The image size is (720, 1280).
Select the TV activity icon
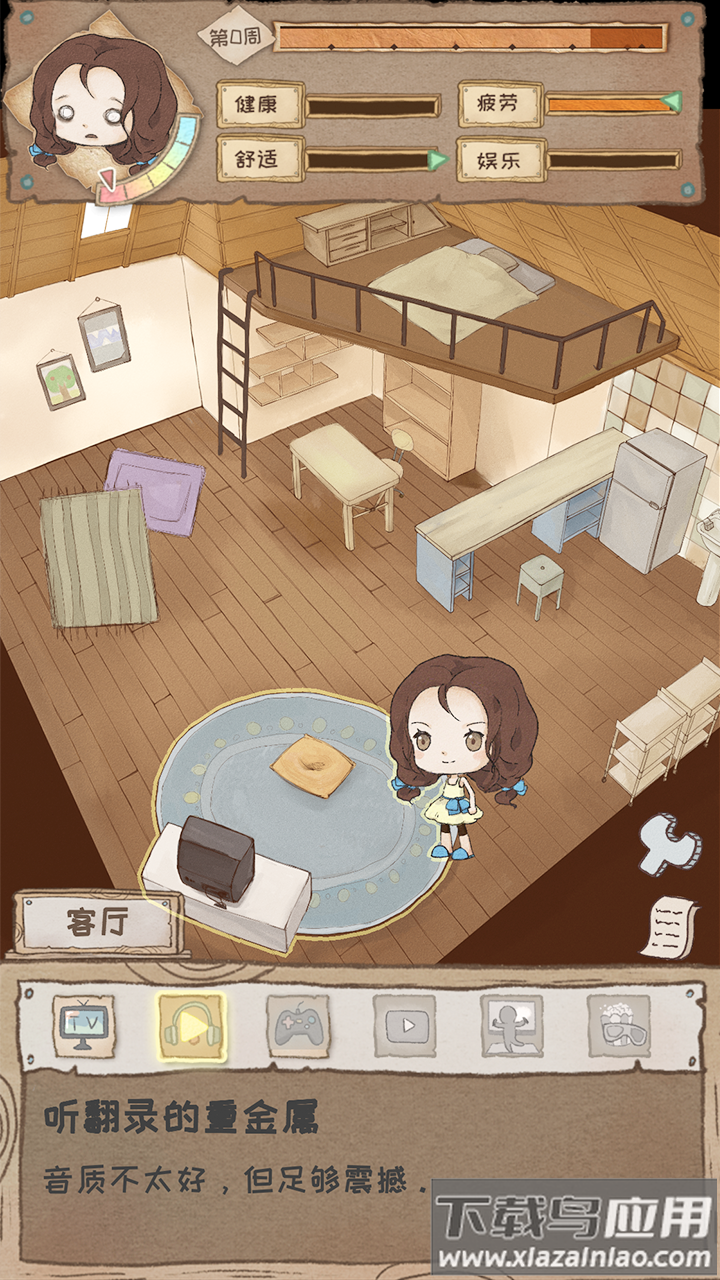click(x=84, y=1026)
